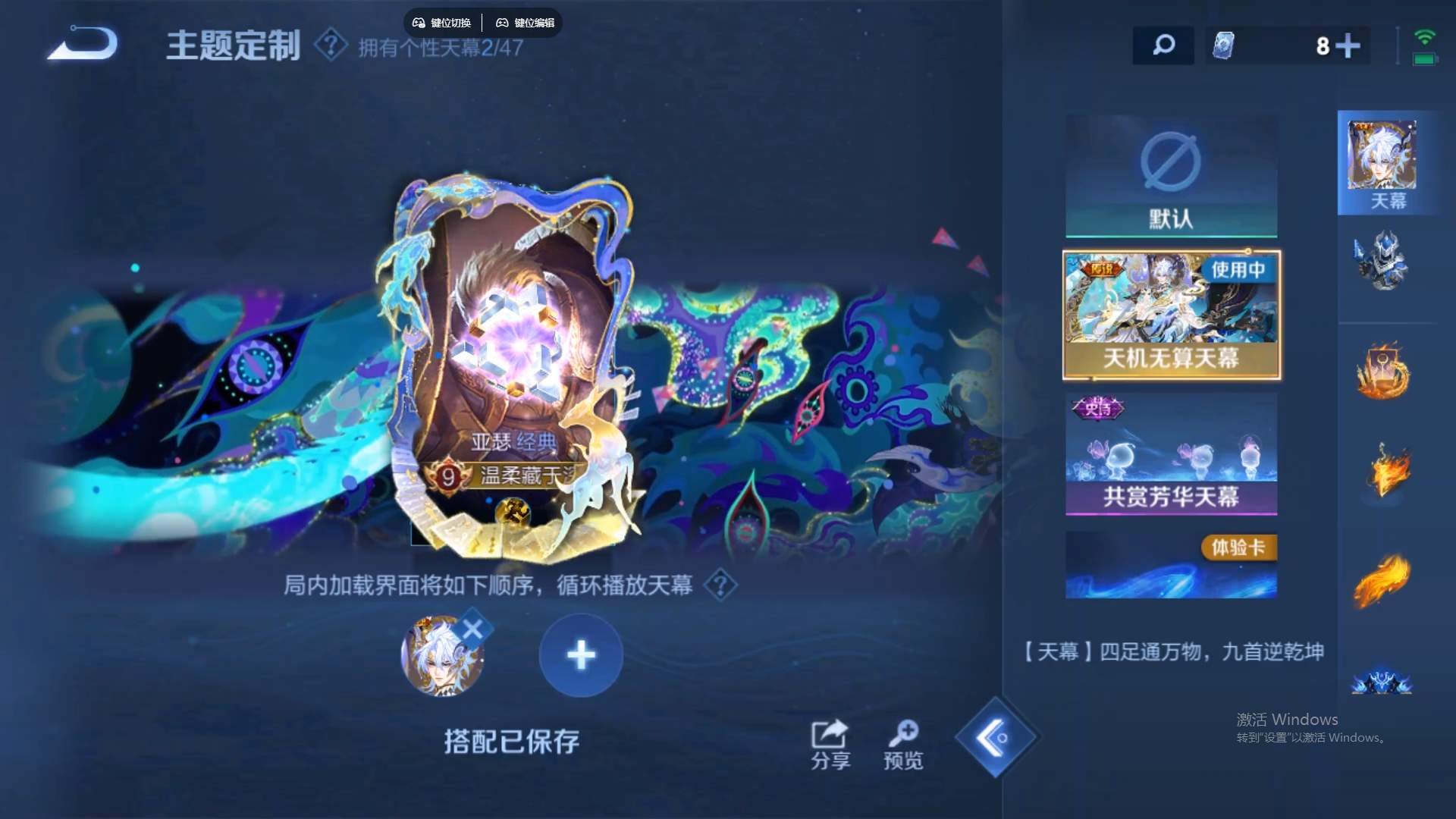The width and height of the screenshot is (1456, 819).
Task: Select the 默认 default sky option
Action: [x=1170, y=176]
